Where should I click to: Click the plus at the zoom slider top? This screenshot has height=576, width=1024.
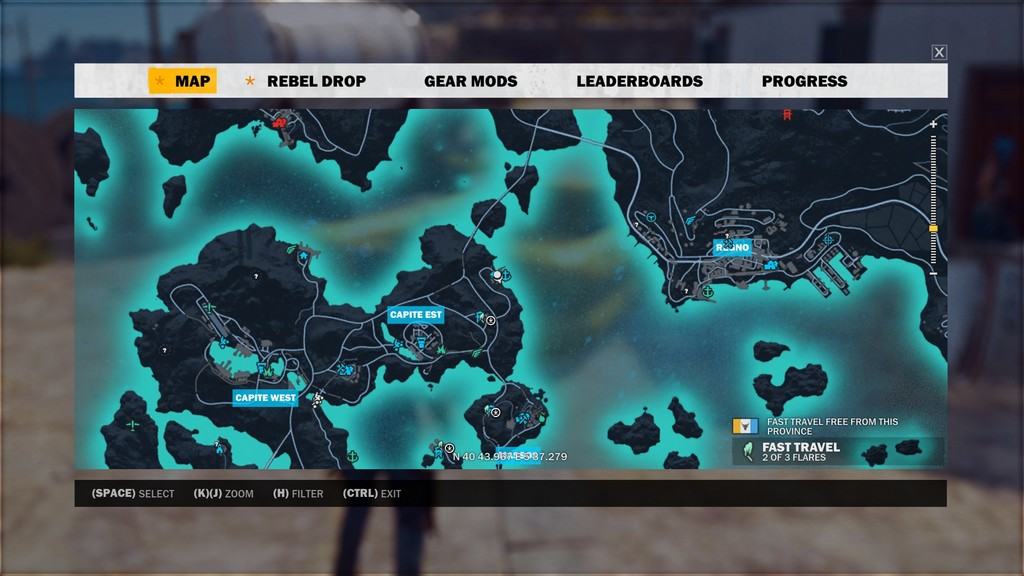pyautogui.click(x=933, y=124)
